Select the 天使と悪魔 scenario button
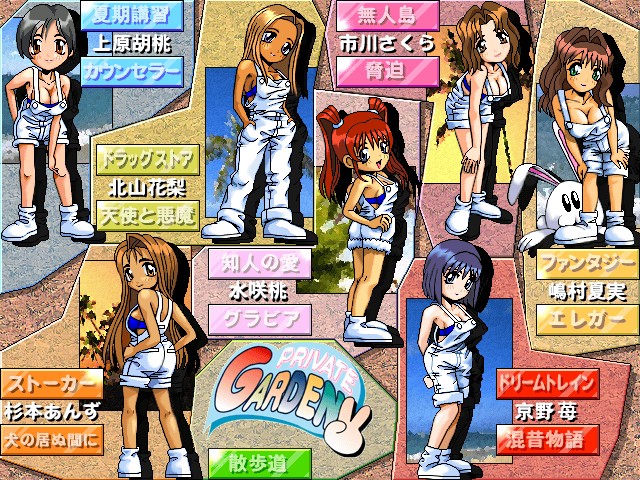640x480 pixels. click(x=146, y=213)
